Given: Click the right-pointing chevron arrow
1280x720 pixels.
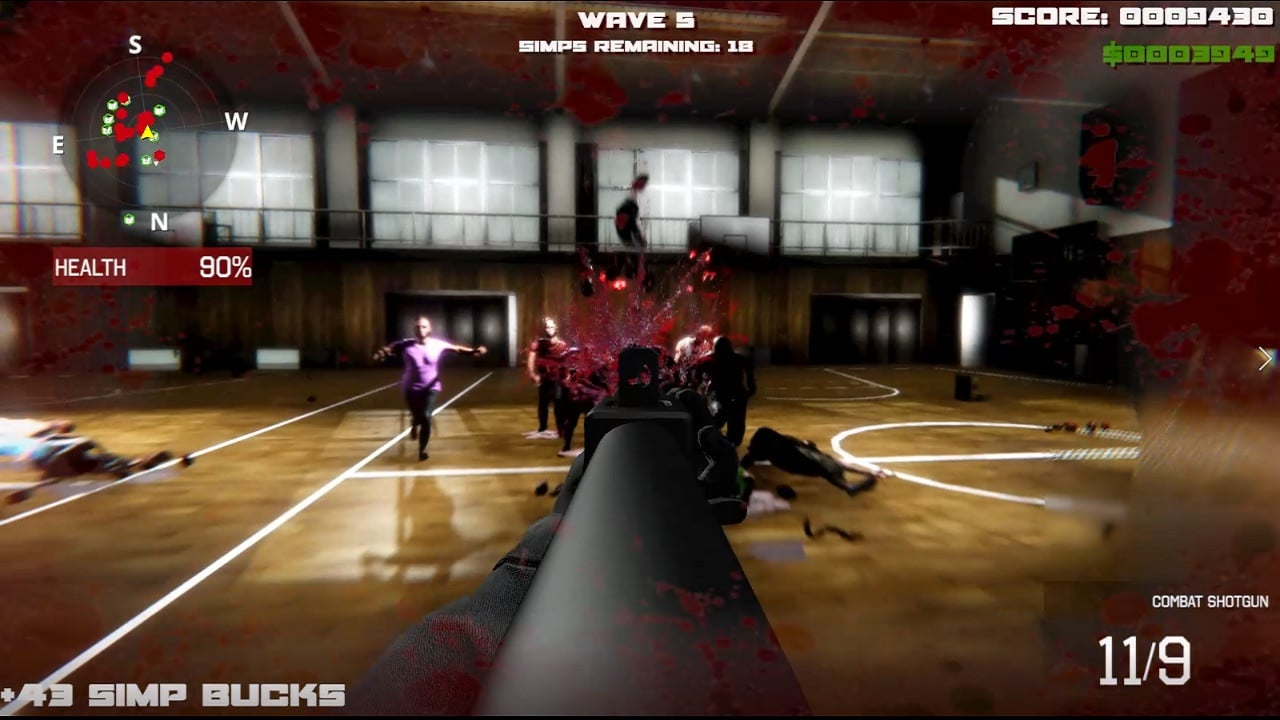Looking at the screenshot, I should (x=1265, y=359).
